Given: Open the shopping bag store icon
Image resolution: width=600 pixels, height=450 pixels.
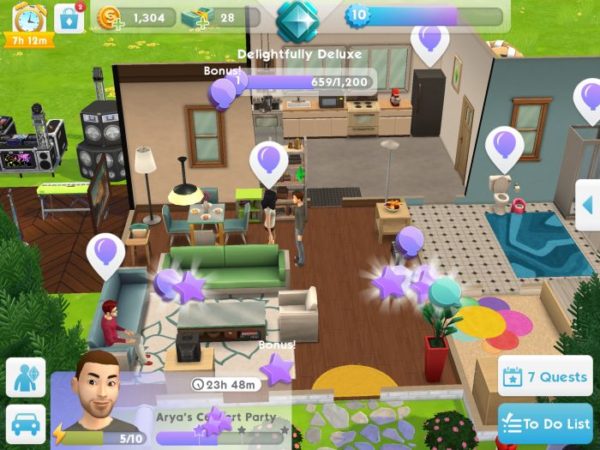Looking at the screenshot, I should click(x=69, y=18).
